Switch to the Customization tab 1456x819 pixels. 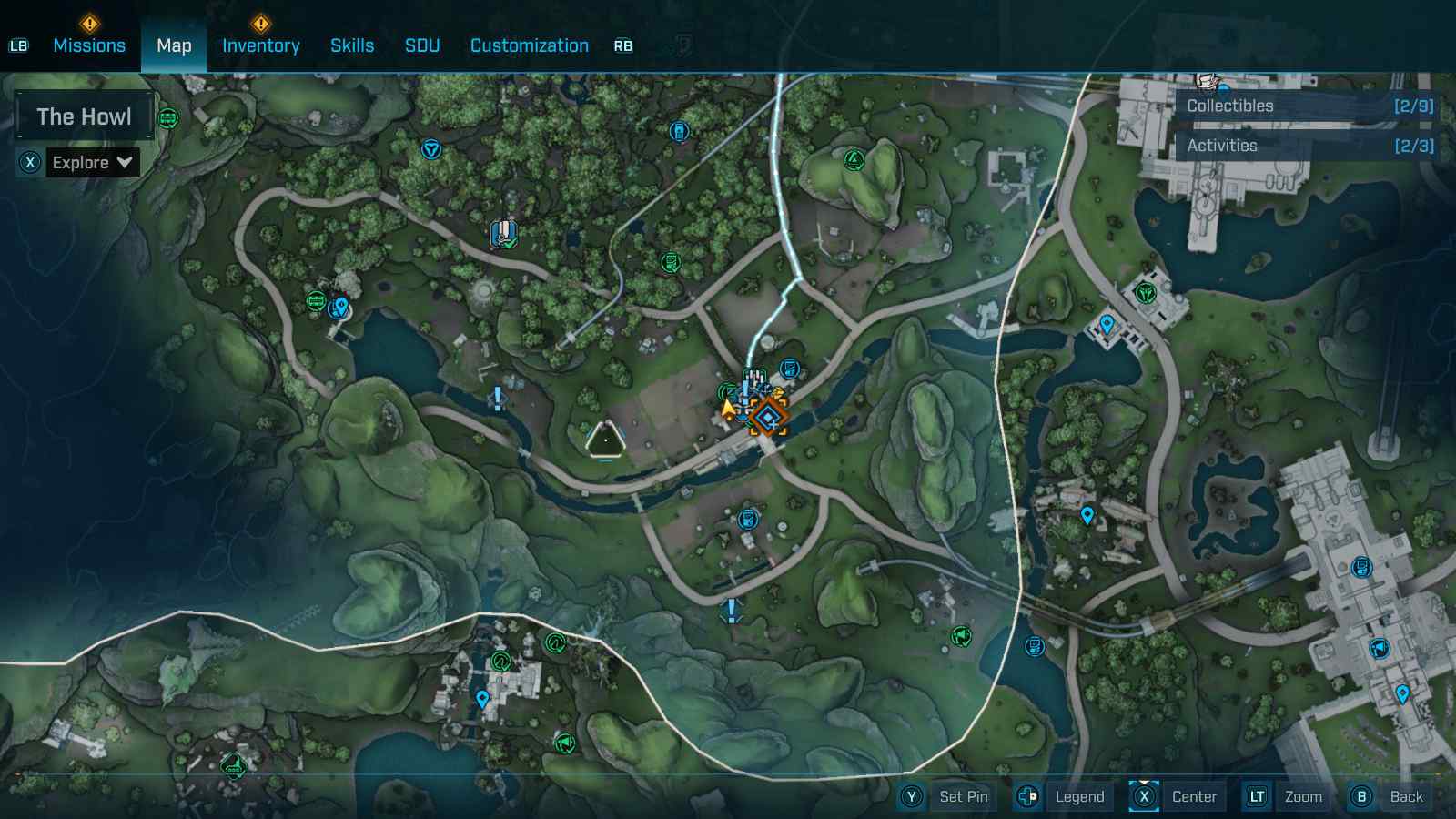529,45
